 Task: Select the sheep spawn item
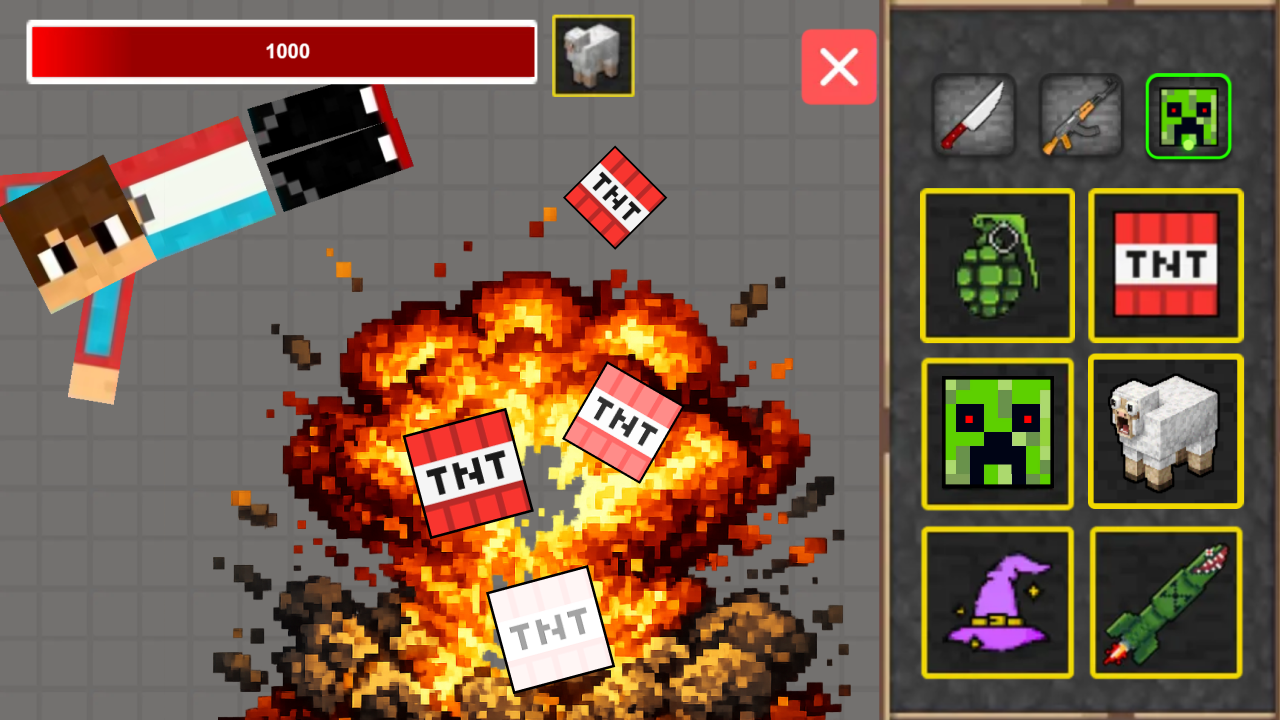[x=1165, y=433]
